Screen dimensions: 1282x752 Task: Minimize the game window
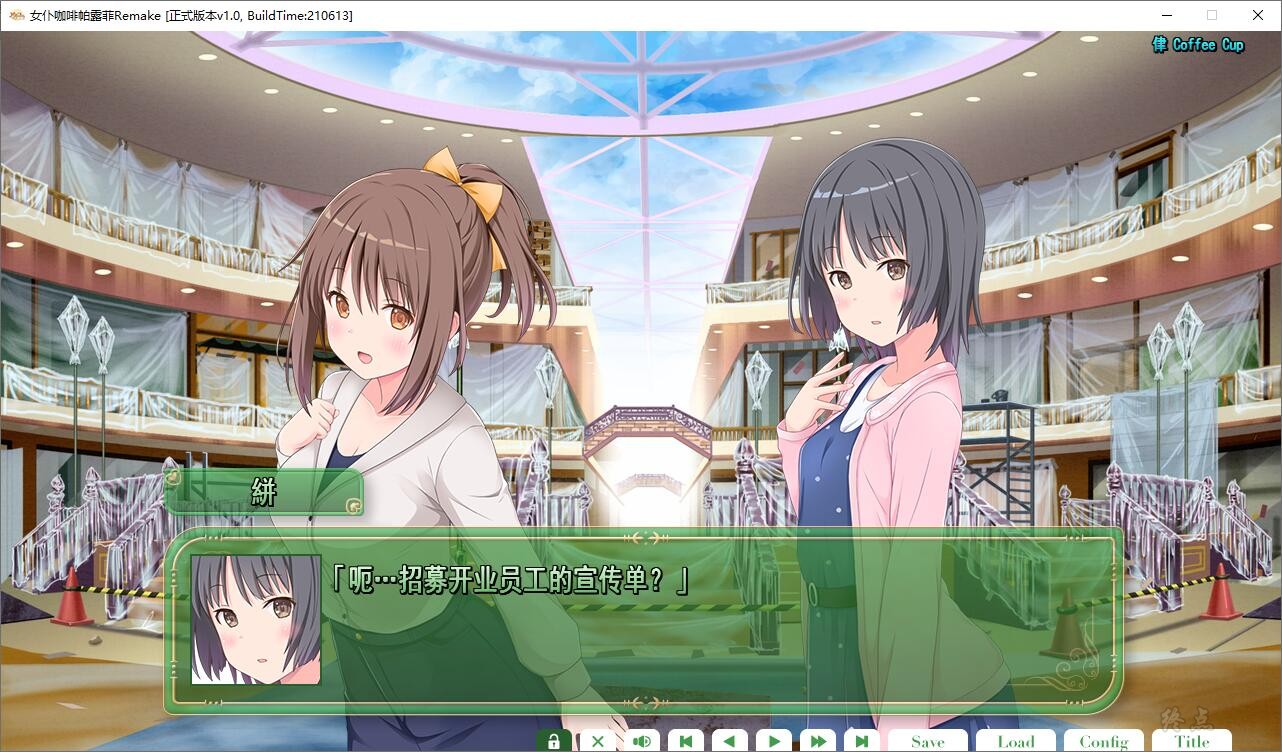click(1166, 15)
